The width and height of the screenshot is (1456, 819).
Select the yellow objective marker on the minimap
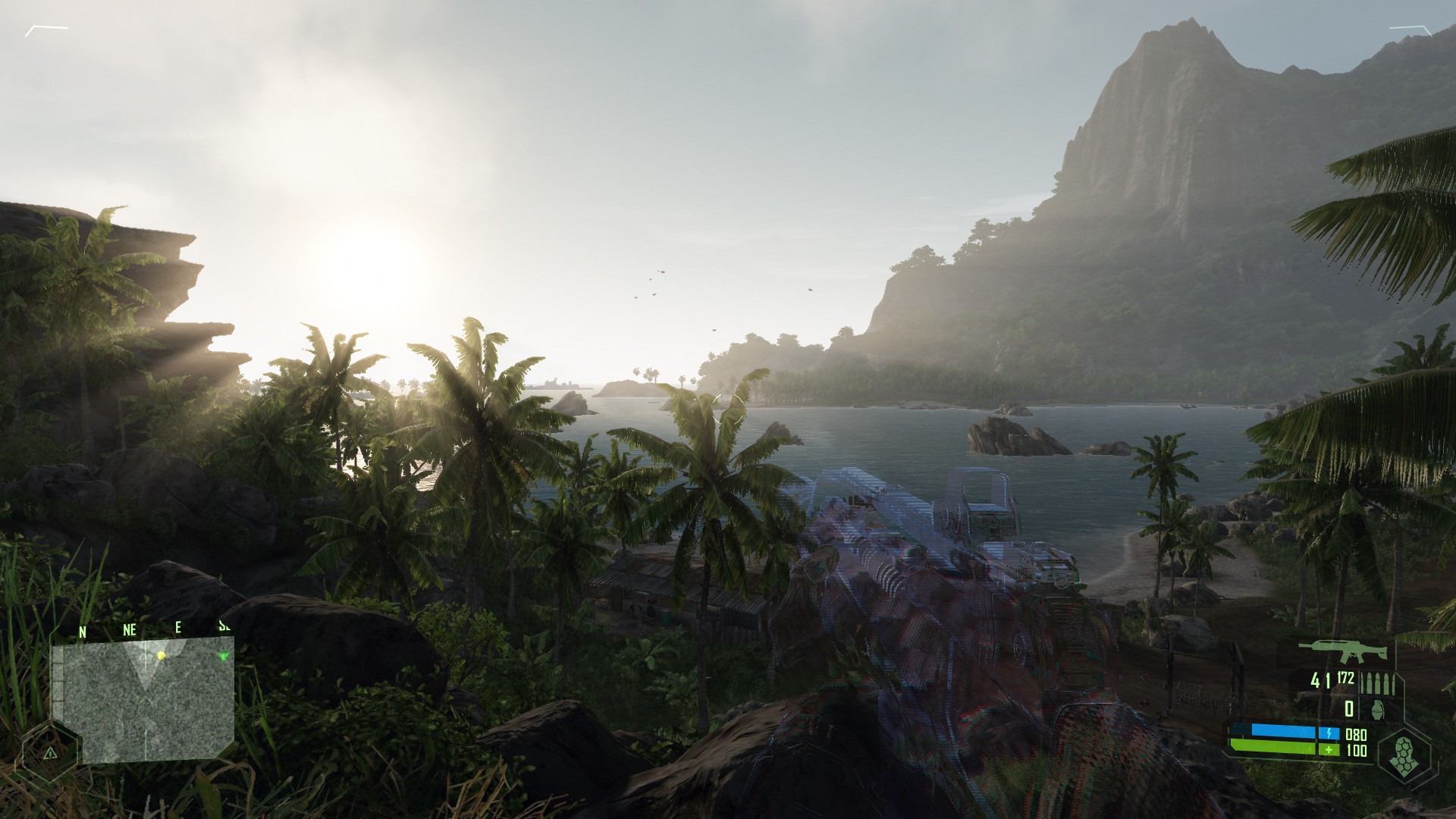(x=161, y=655)
